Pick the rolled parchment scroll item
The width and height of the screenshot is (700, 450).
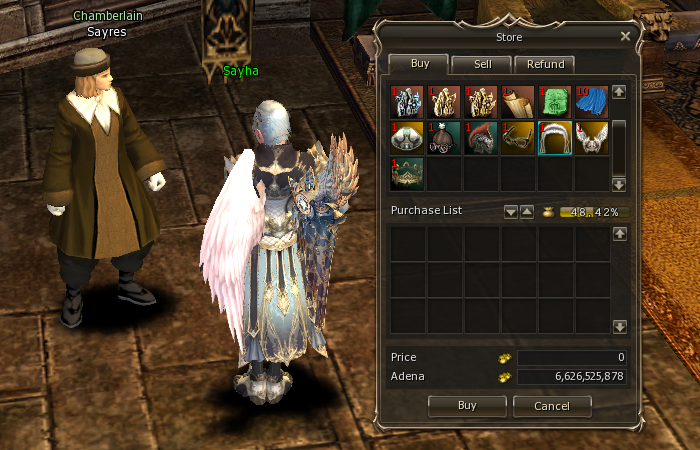pos(518,102)
